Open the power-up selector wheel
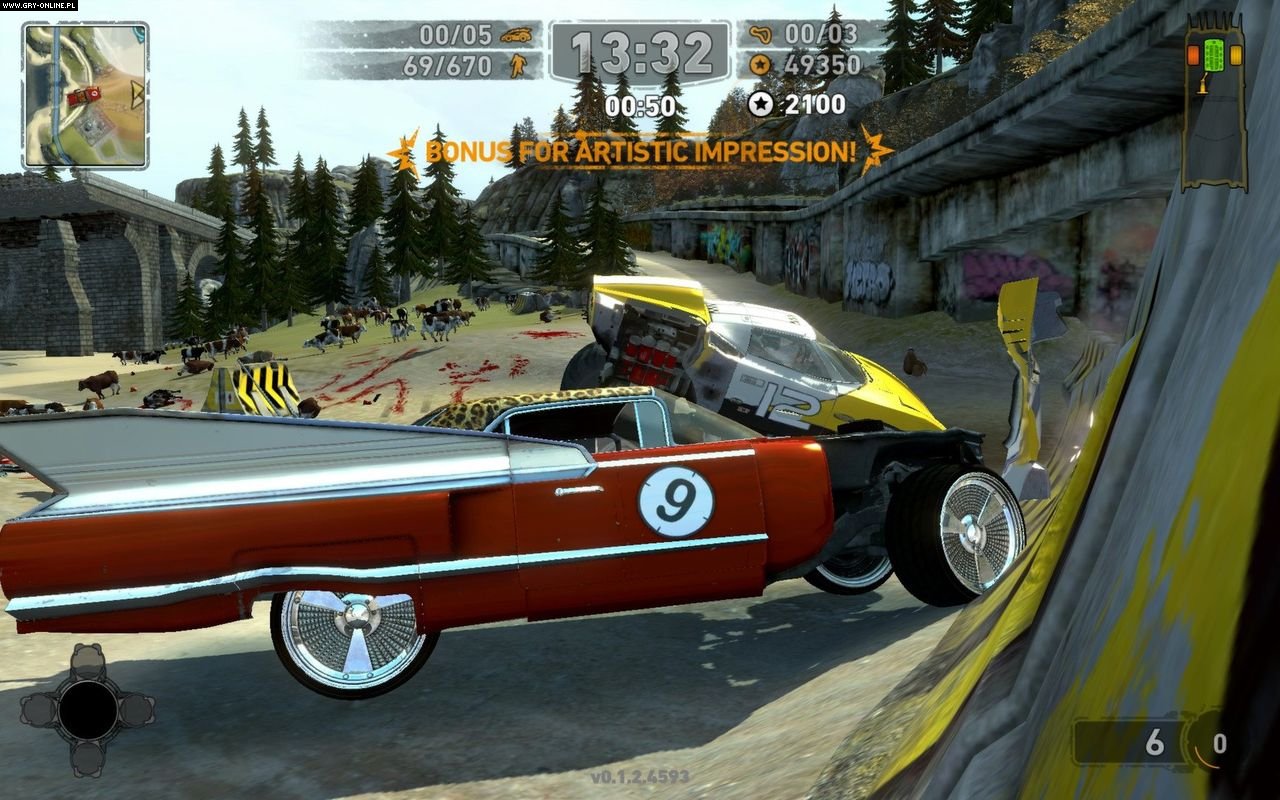 (87, 710)
